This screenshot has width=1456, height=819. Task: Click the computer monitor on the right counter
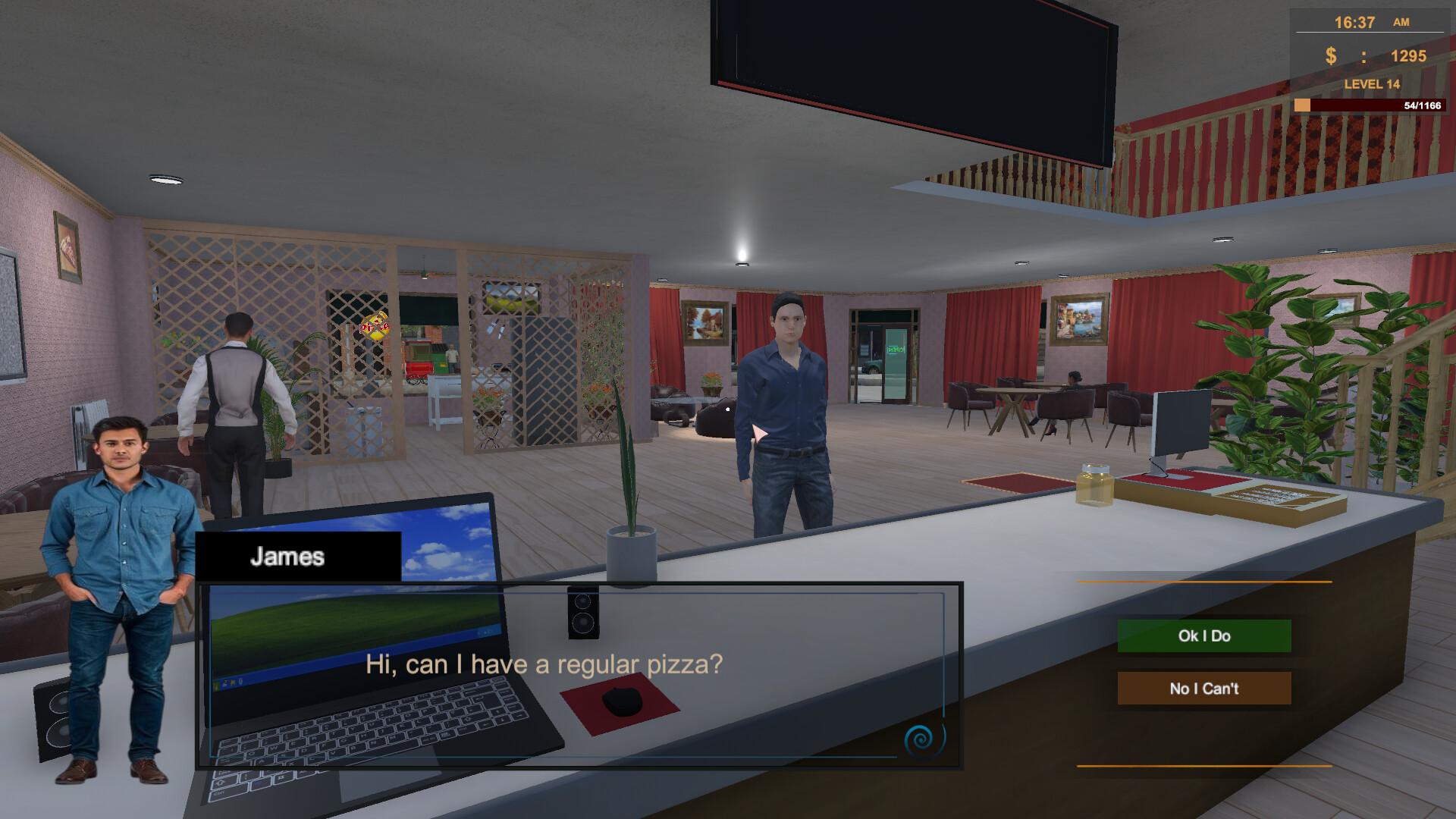[x=1183, y=423]
